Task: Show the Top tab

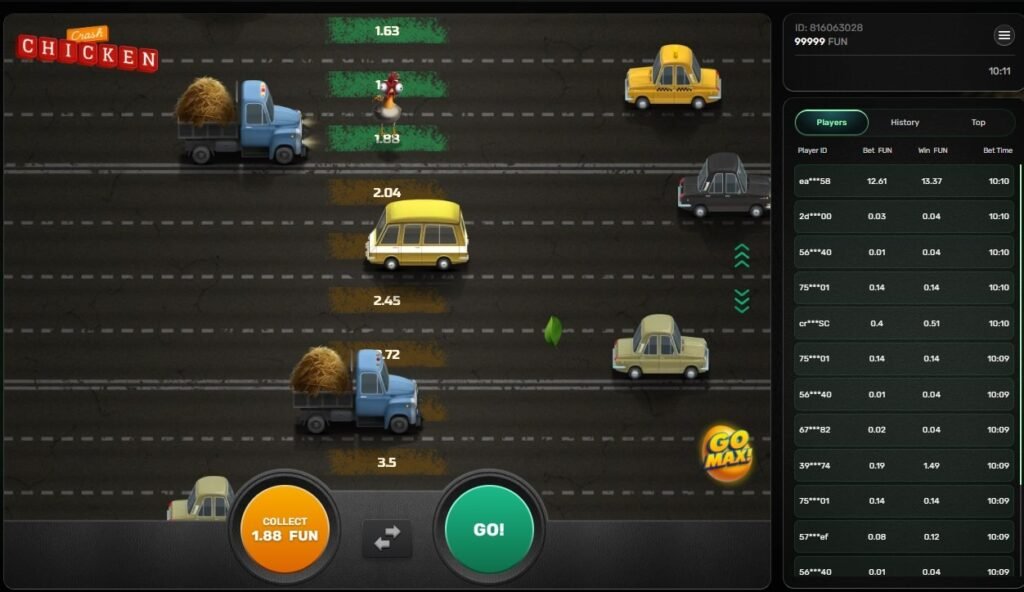Action: click(x=978, y=122)
